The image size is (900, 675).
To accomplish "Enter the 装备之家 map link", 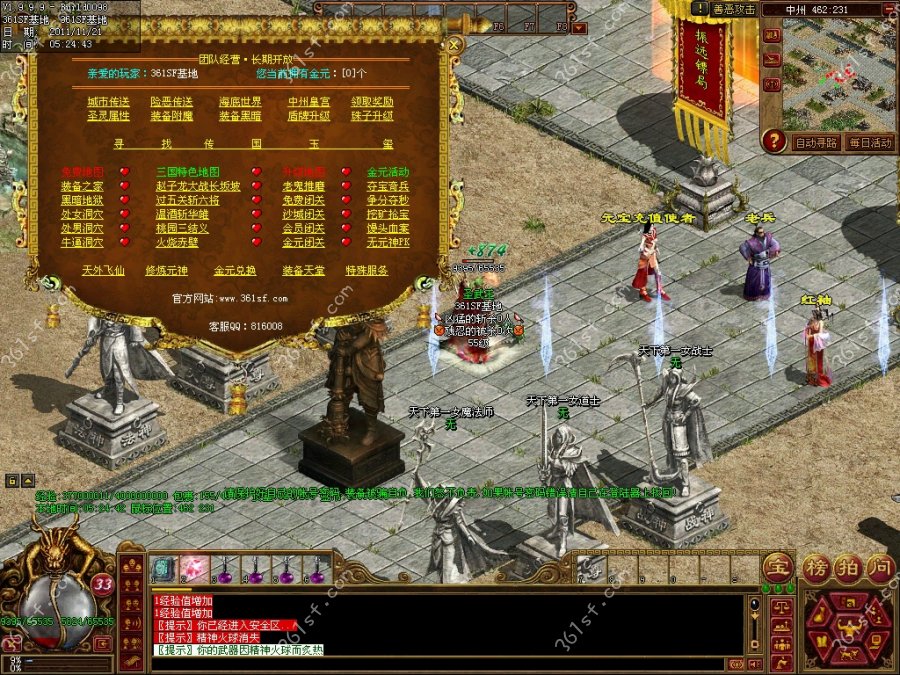I will point(82,186).
